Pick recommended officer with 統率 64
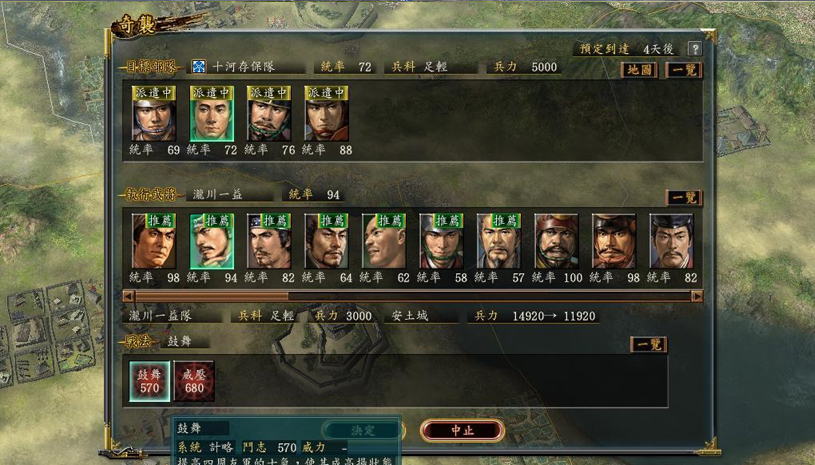The width and height of the screenshot is (815, 465). click(326, 241)
